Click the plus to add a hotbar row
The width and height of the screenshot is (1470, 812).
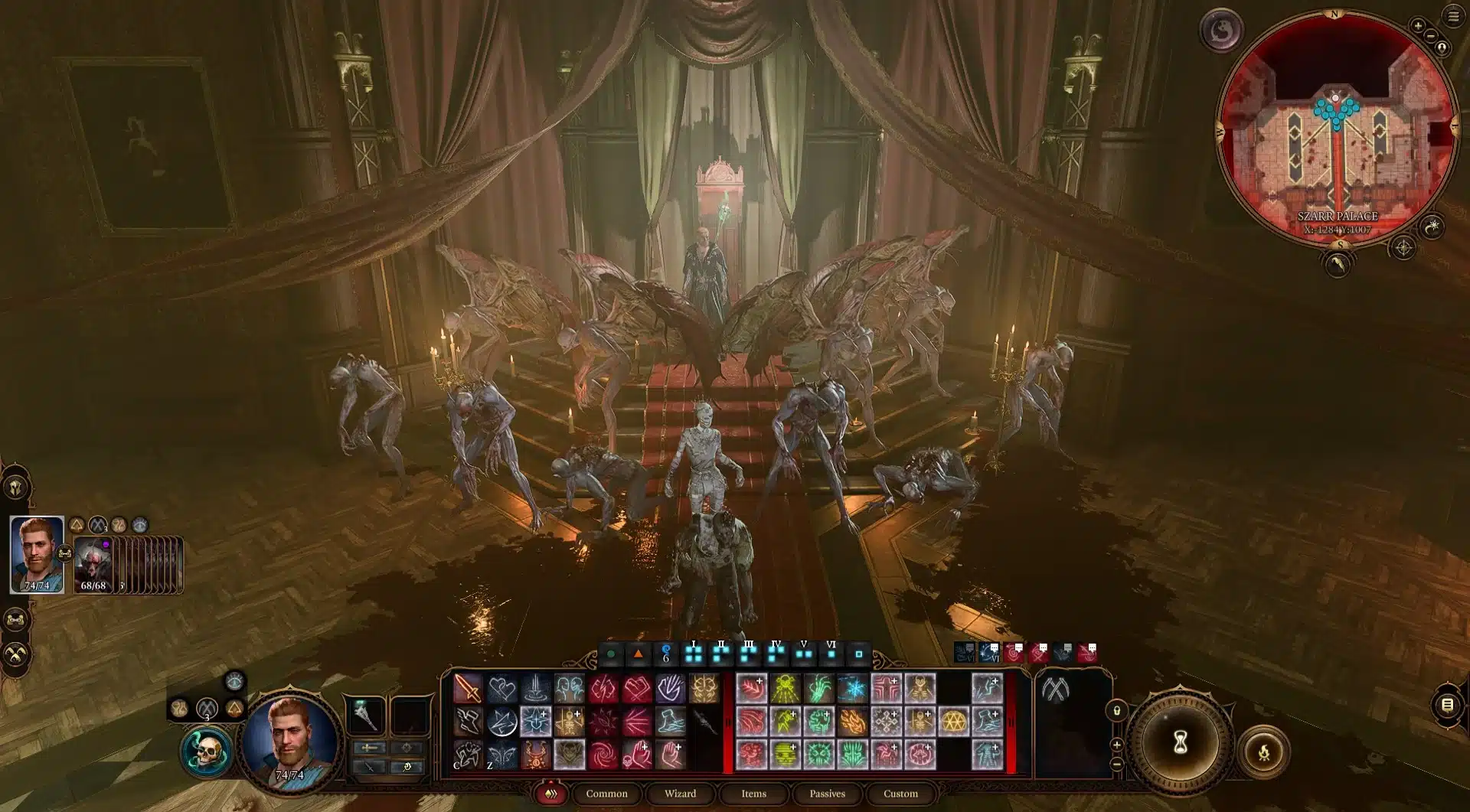click(x=1116, y=745)
